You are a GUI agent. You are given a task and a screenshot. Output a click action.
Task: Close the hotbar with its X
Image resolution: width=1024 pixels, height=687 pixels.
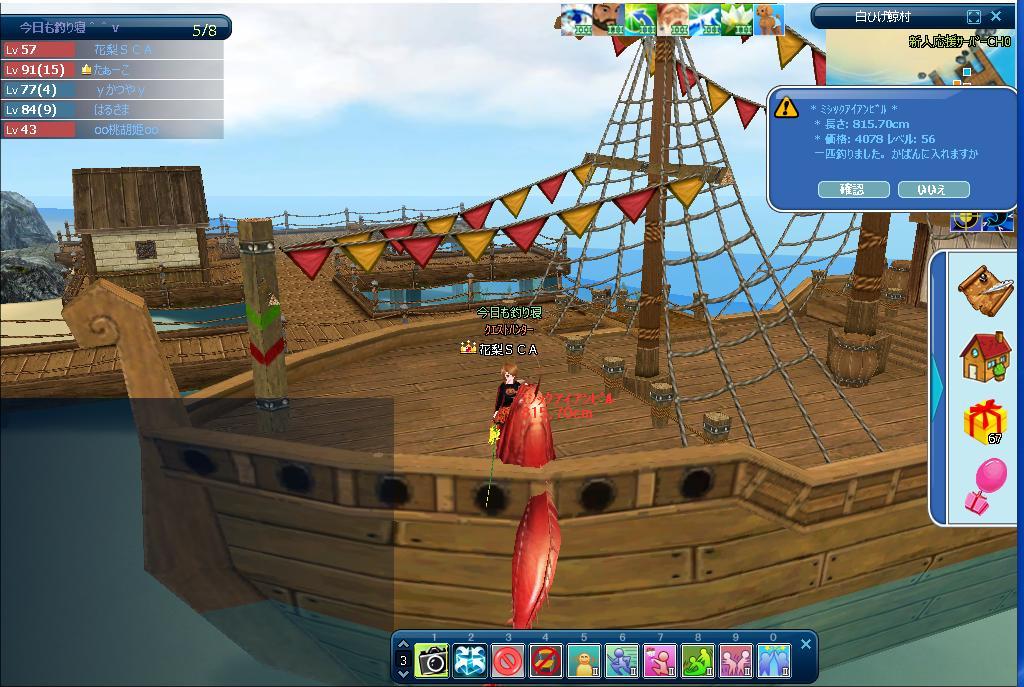pyautogui.click(x=806, y=644)
